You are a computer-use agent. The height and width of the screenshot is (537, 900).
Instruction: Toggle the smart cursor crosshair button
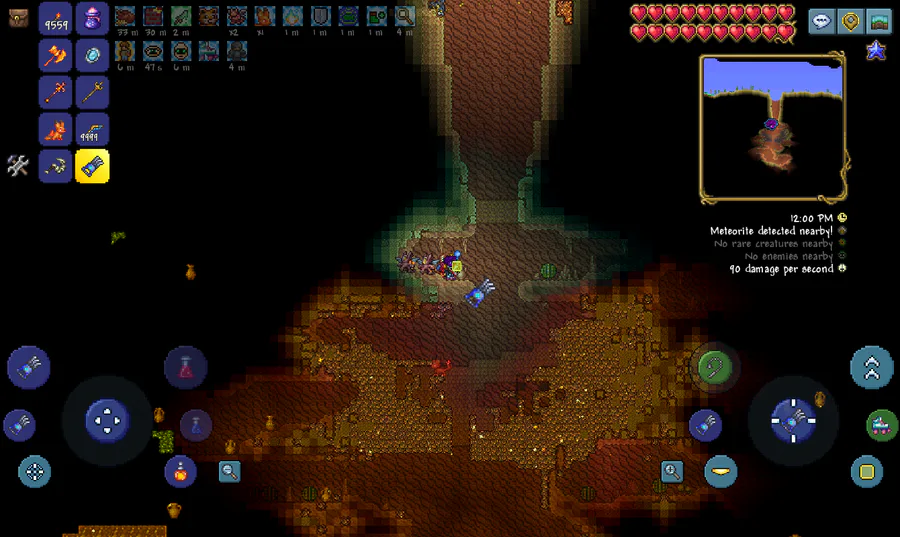[35, 471]
